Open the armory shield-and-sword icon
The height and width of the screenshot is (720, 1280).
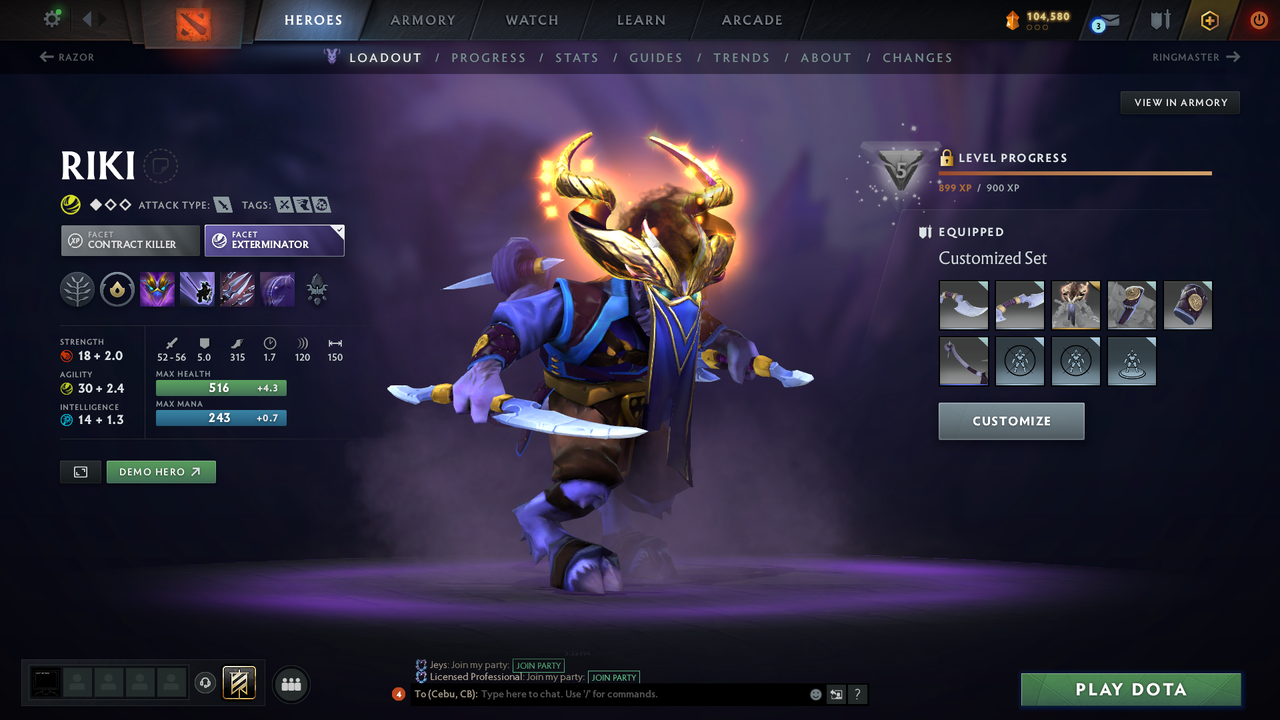click(x=1158, y=19)
